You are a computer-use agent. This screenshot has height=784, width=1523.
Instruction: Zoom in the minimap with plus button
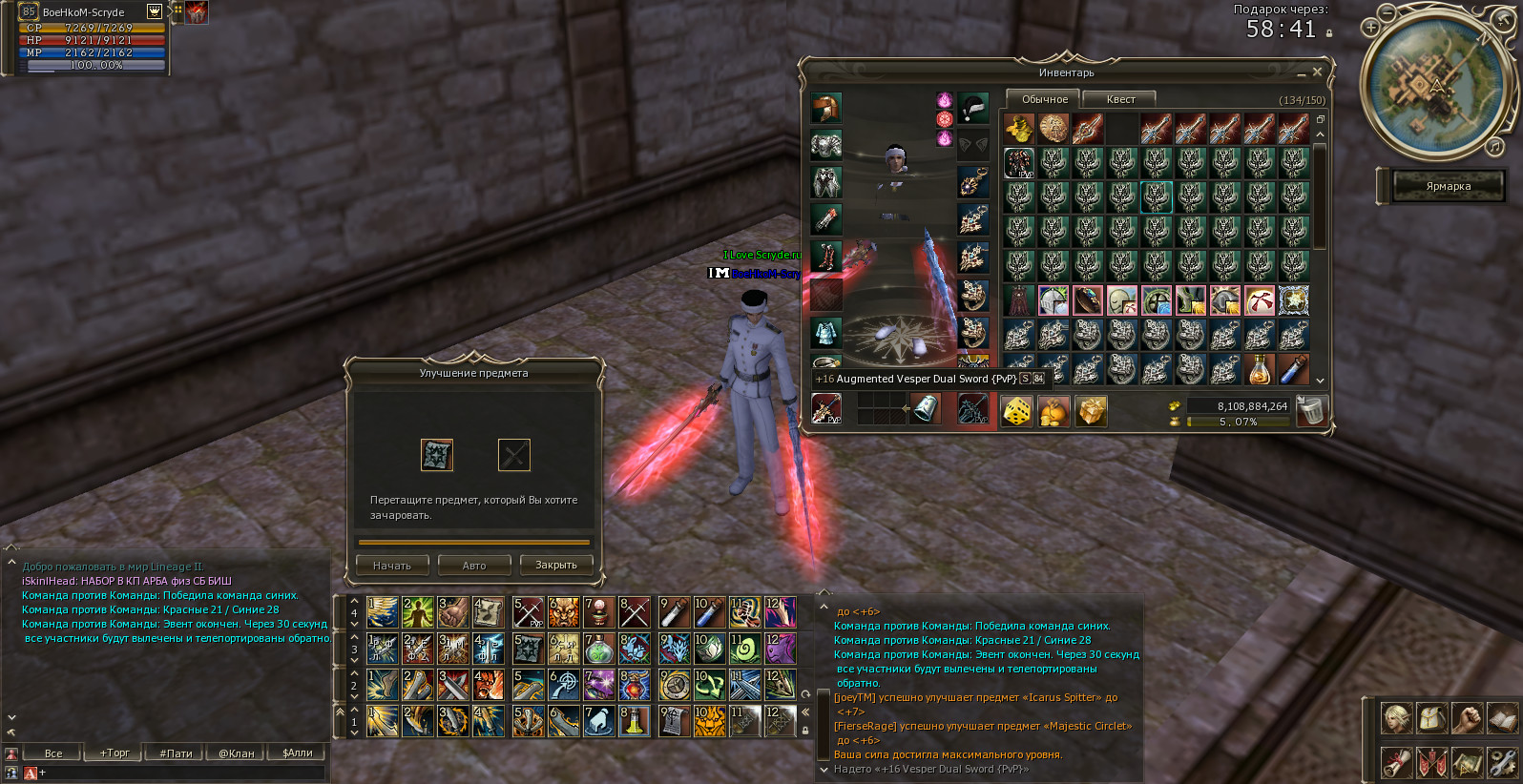pyautogui.click(x=1371, y=28)
